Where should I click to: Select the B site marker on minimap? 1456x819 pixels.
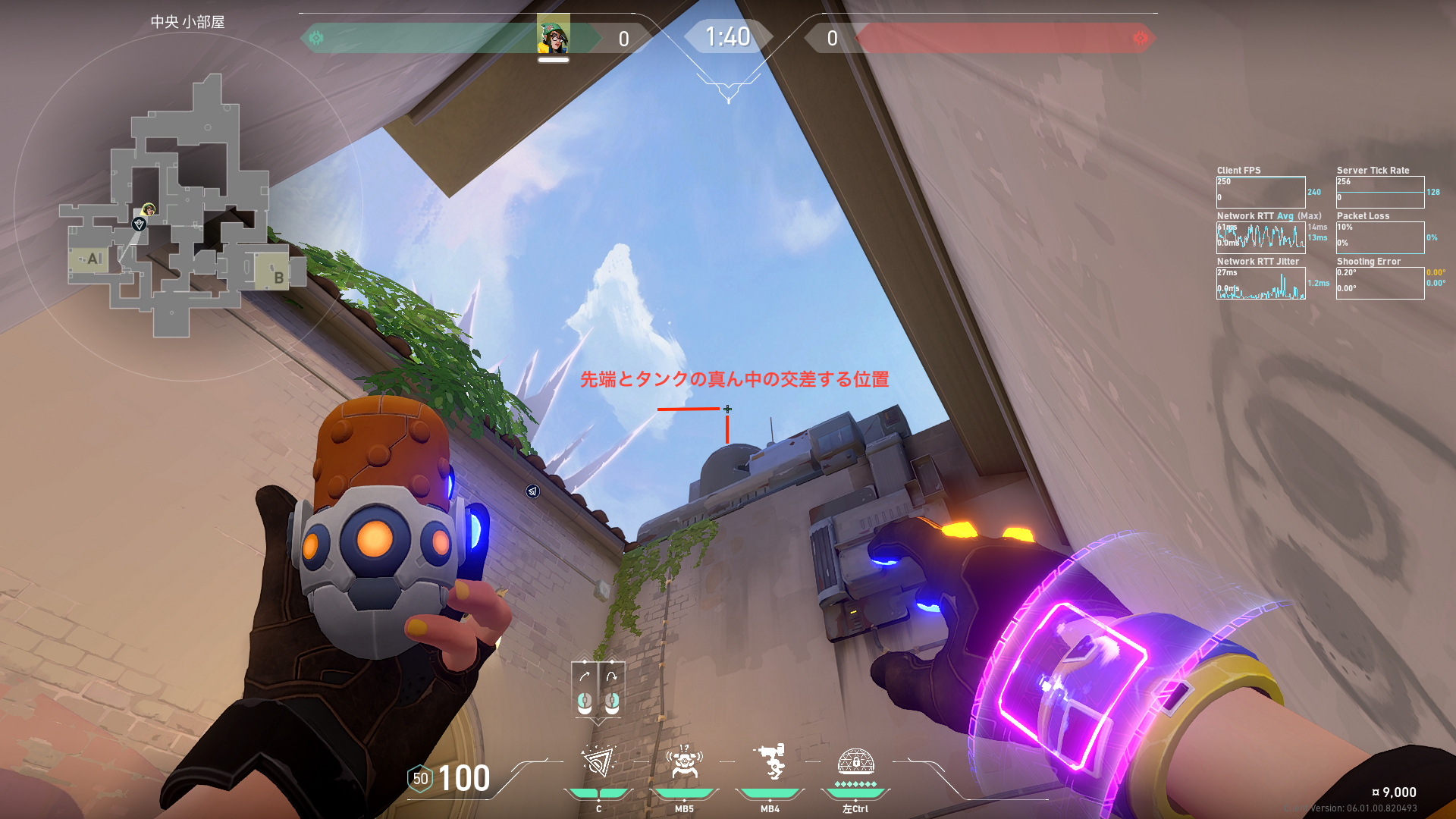point(278,277)
